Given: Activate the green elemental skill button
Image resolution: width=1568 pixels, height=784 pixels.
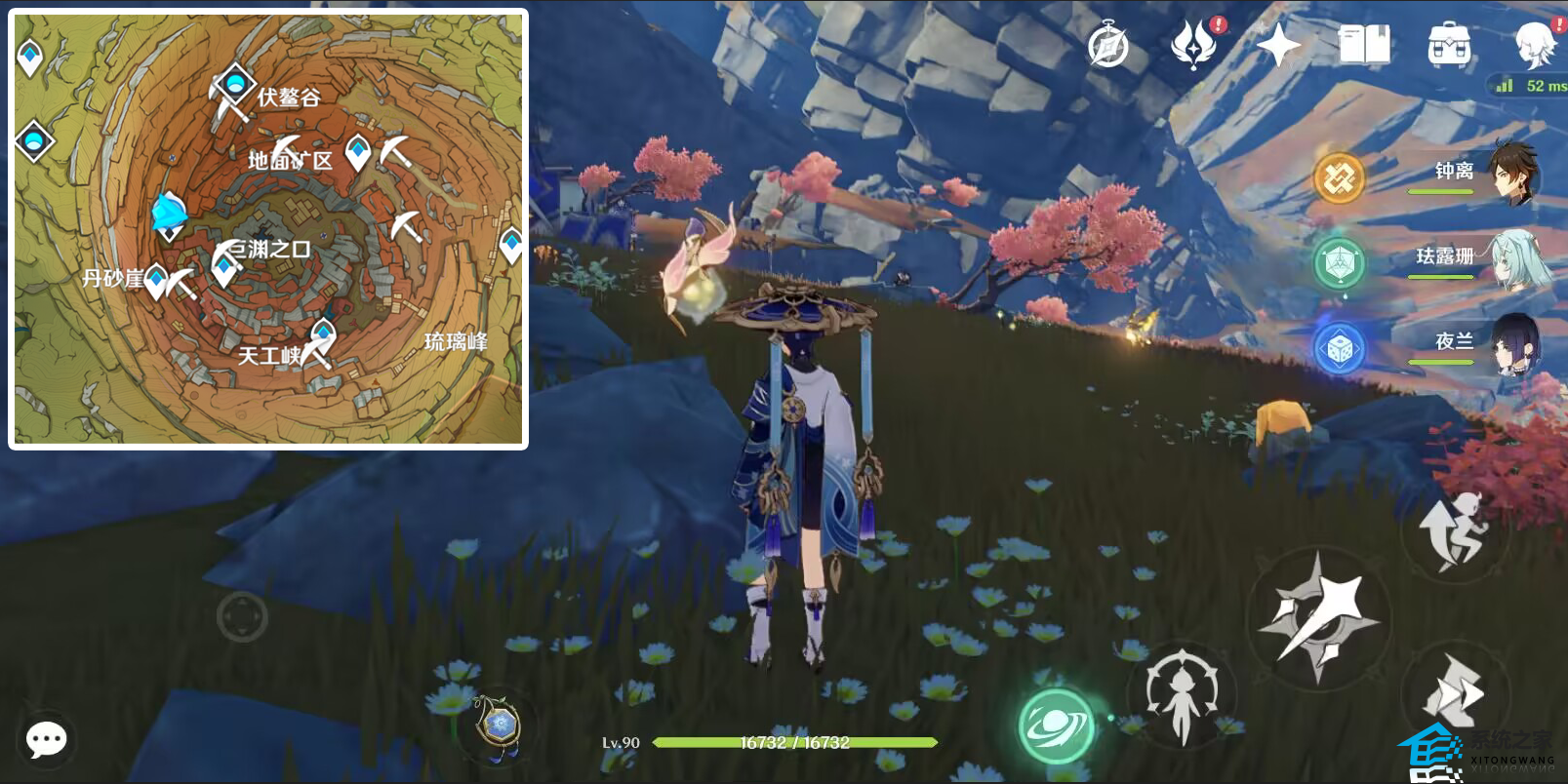Looking at the screenshot, I should point(1056,726).
